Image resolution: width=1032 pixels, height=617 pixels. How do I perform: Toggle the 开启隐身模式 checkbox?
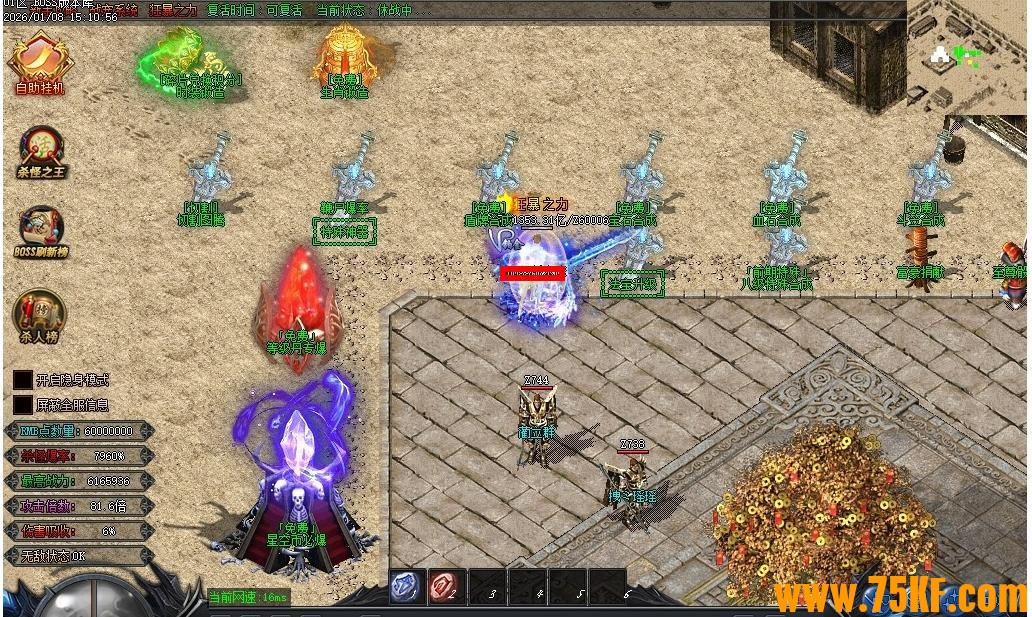click(x=22, y=380)
